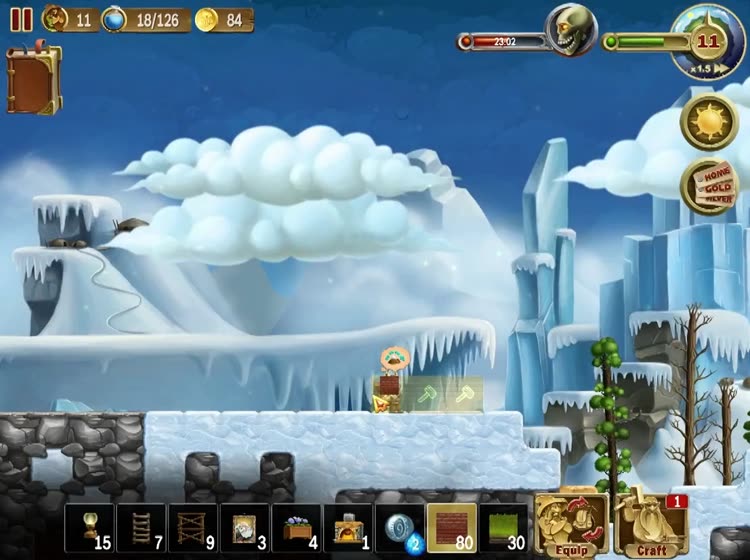Select the furnace oven slot

click(x=349, y=527)
